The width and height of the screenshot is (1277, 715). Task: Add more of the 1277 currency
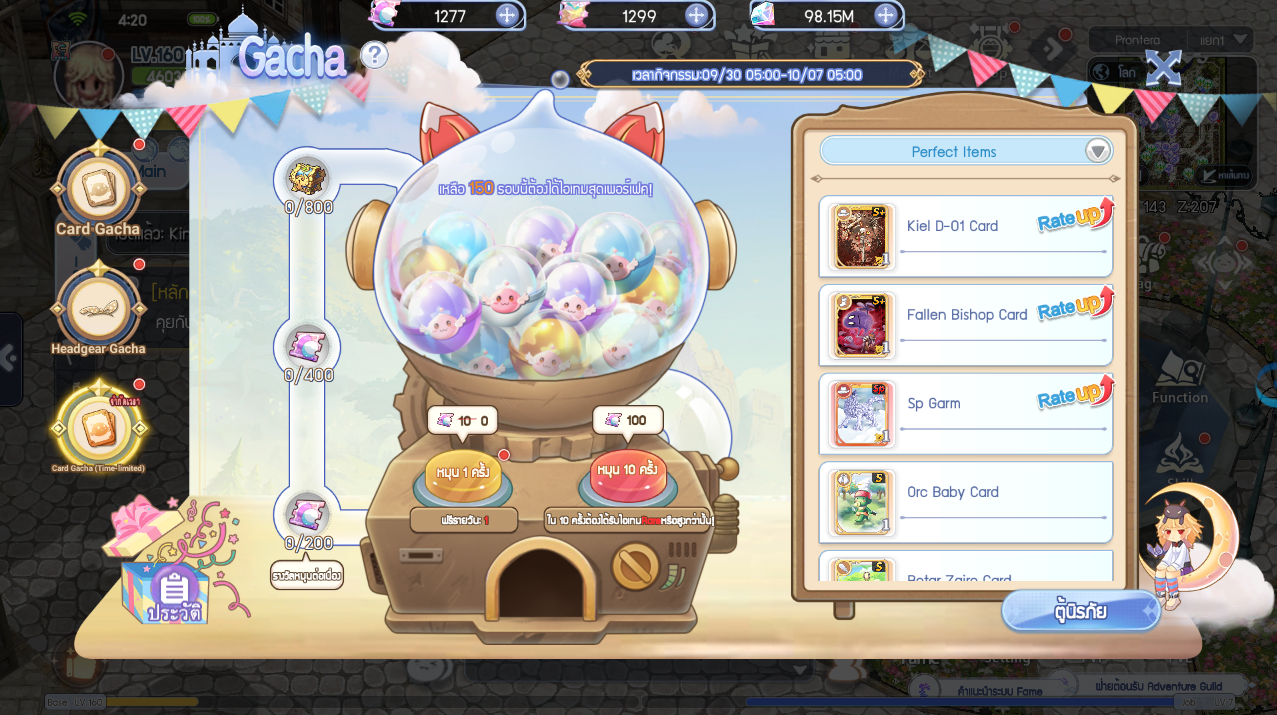(x=507, y=15)
